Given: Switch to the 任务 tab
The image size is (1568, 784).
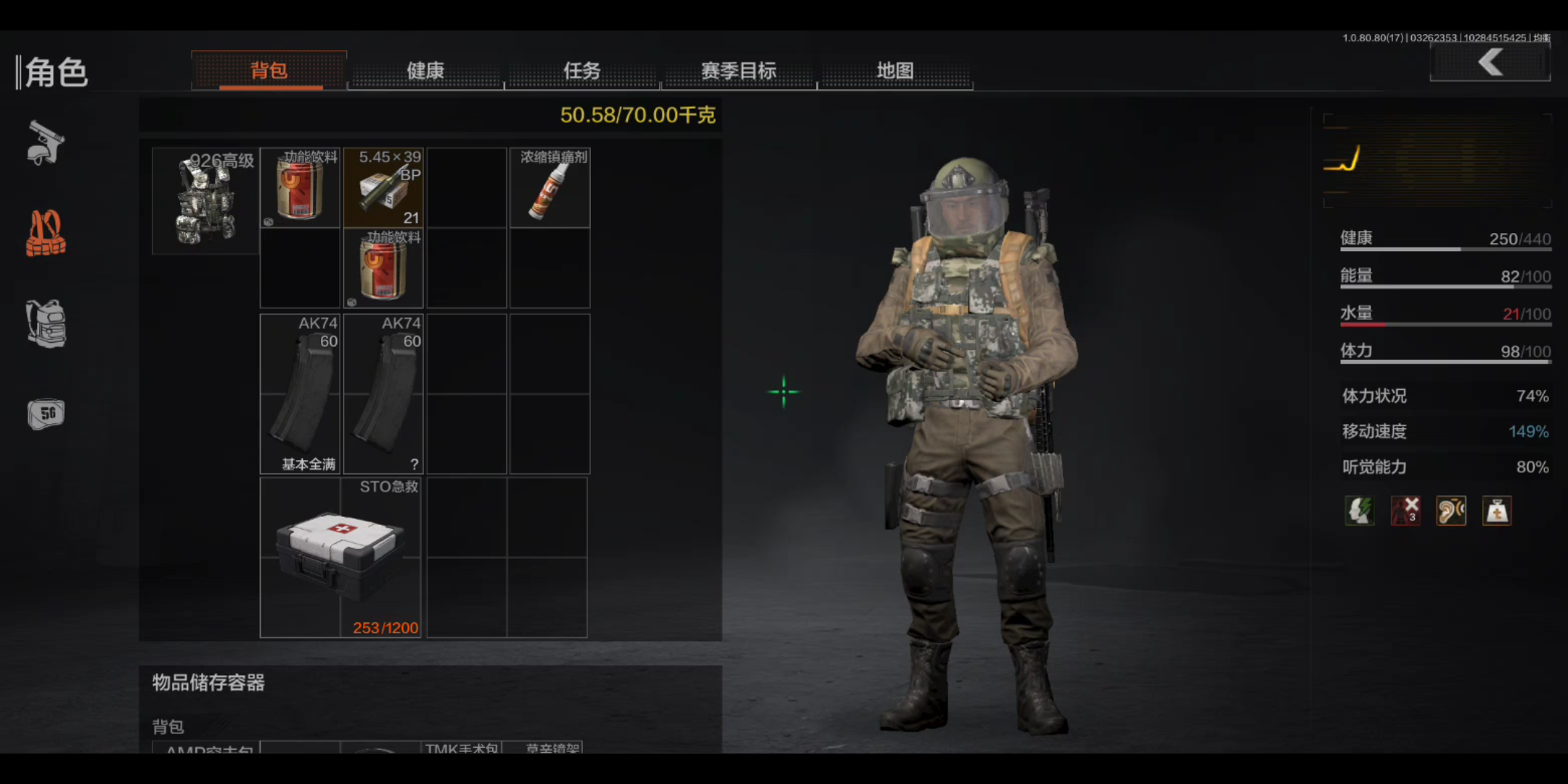Looking at the screenshot, I should 582,70.
